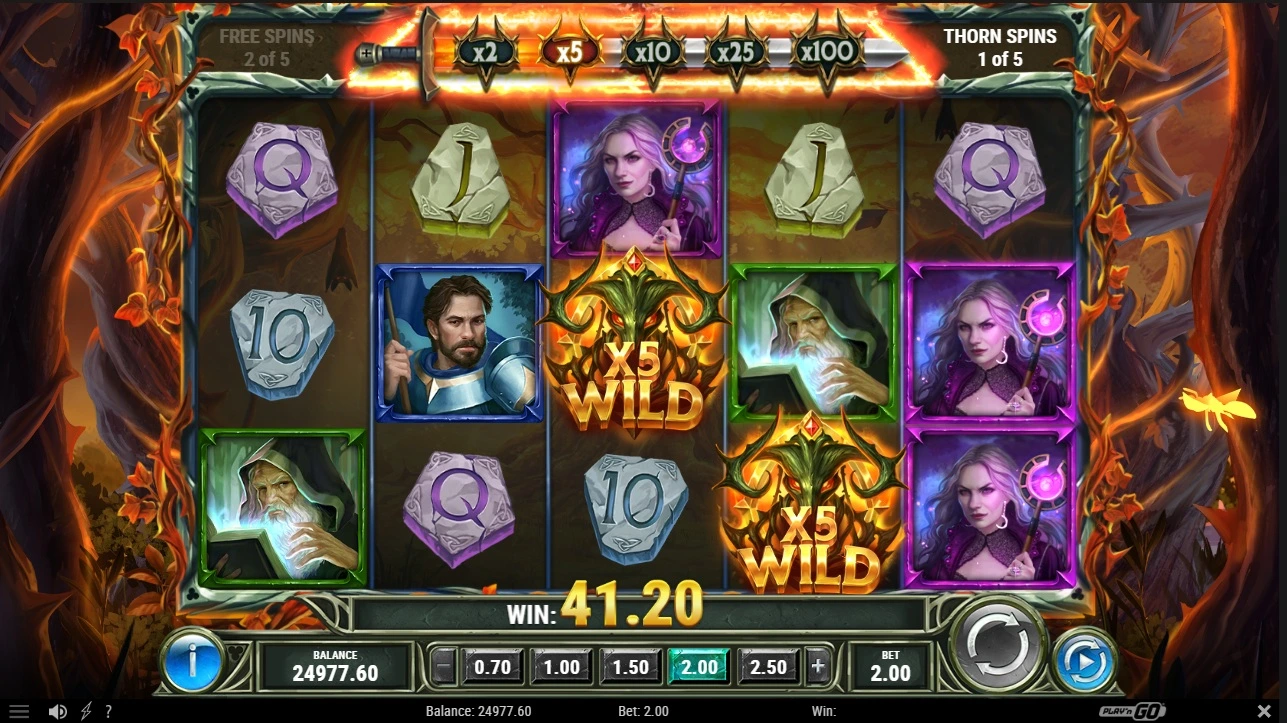Screen dimensions: 1287x723
Task: Choose the 1.00 bet value
Action: tap(562, 666)
